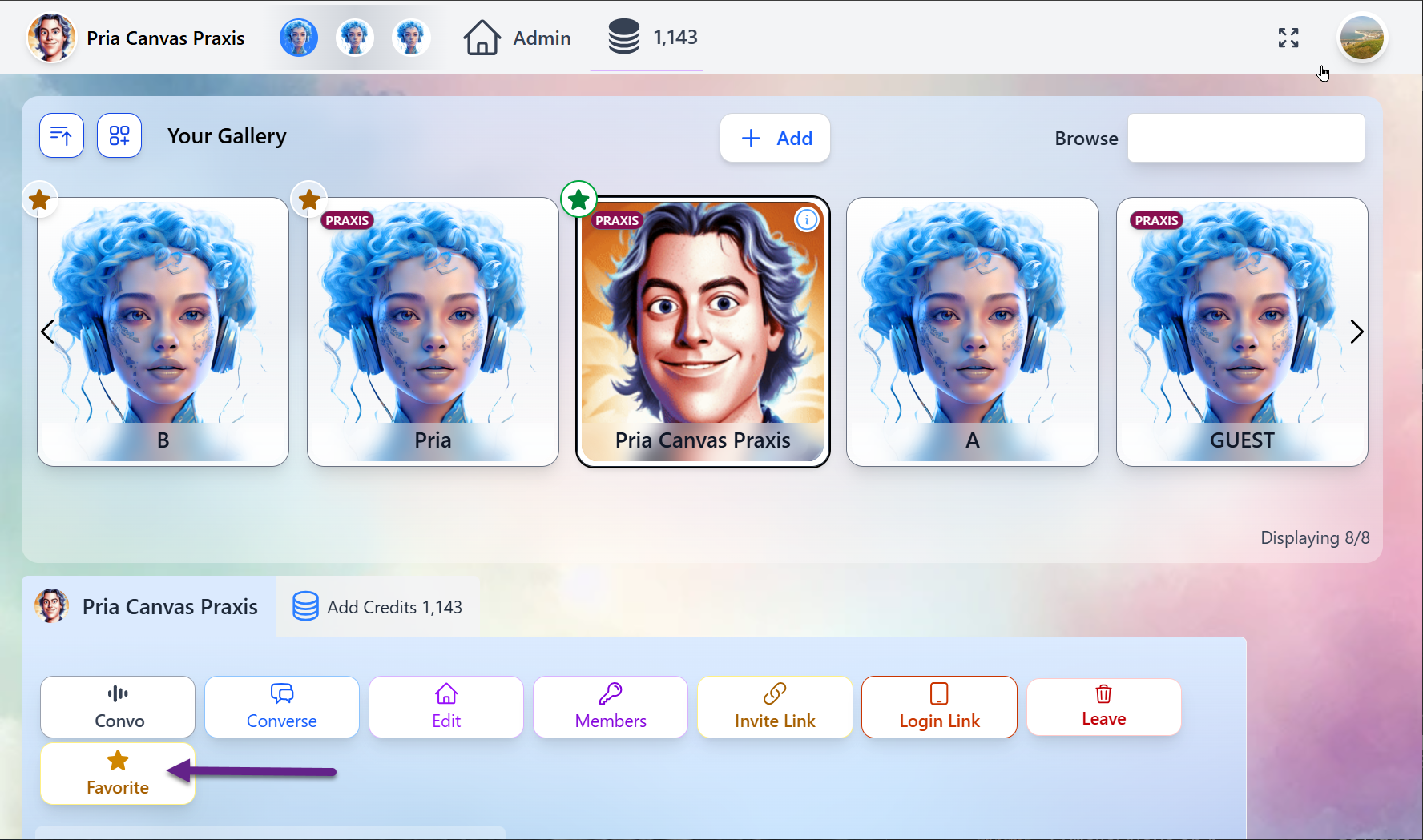
Task: Switch to the Add Credits tab
Action: (x=377, y=606)
